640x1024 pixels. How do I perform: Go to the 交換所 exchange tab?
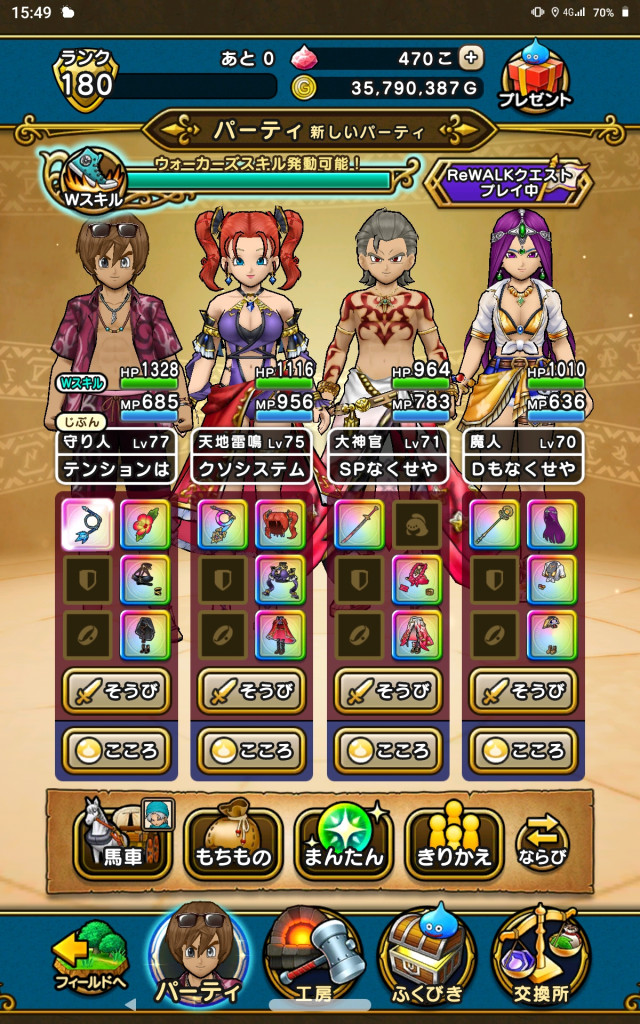(x=539, y=958)
